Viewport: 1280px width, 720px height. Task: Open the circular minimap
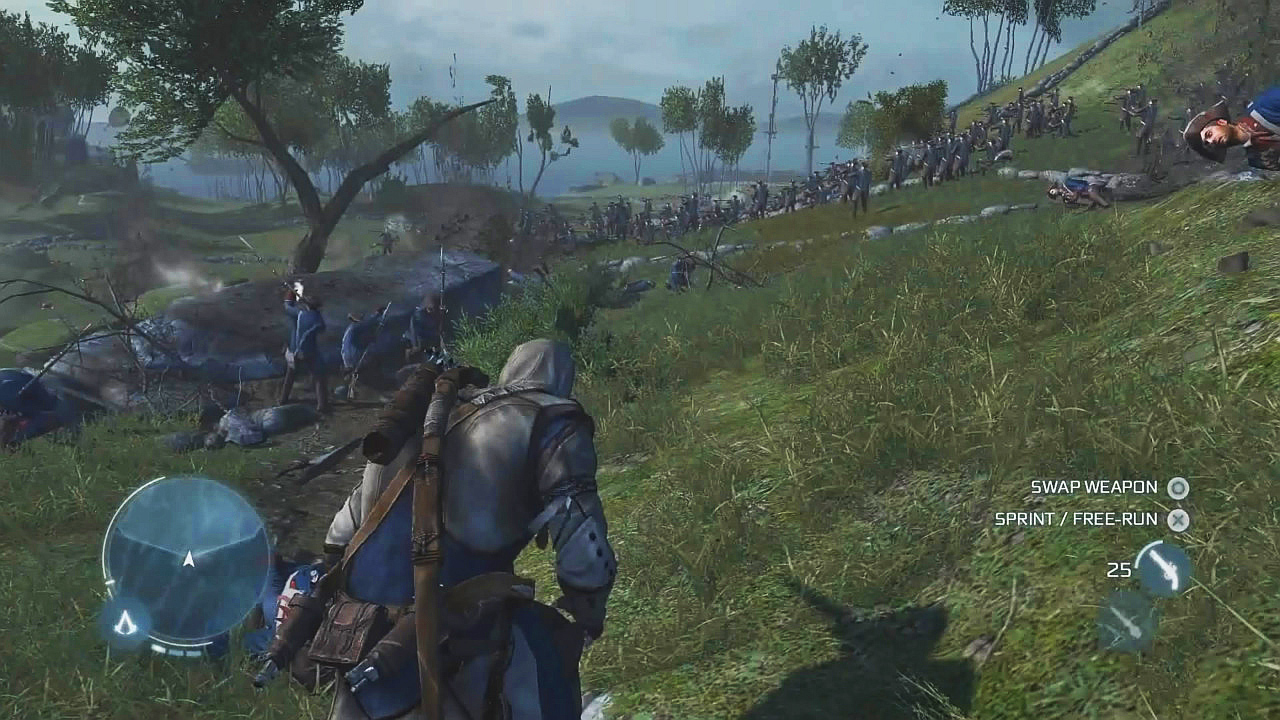[x=187, y=556]
